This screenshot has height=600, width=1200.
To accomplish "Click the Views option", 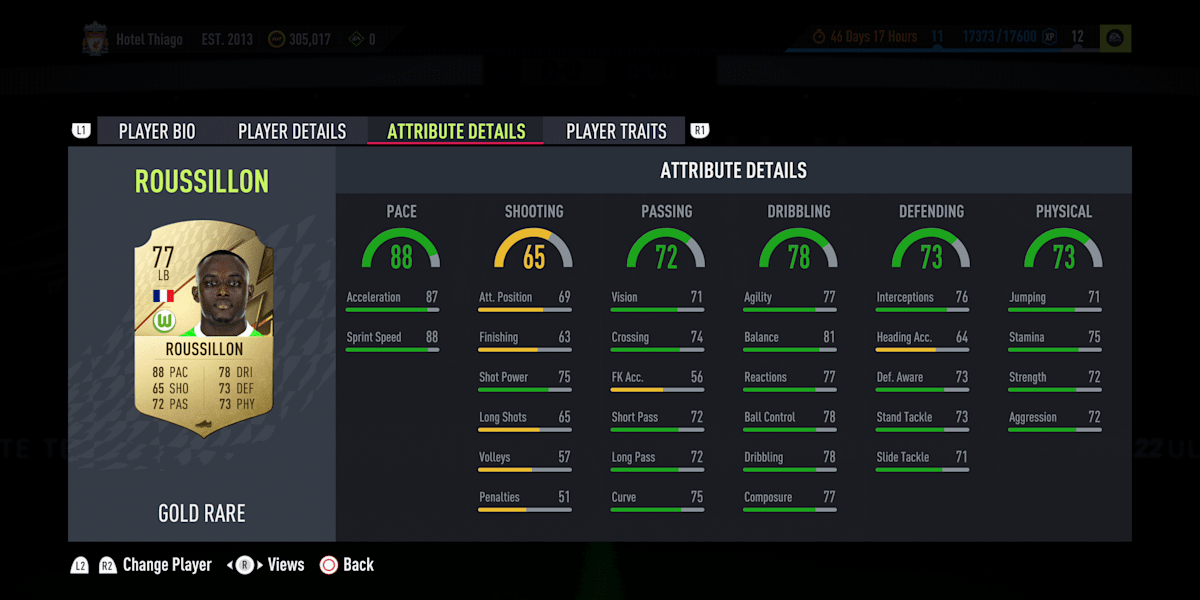I will pyautogui.click(x=285, y=565).
